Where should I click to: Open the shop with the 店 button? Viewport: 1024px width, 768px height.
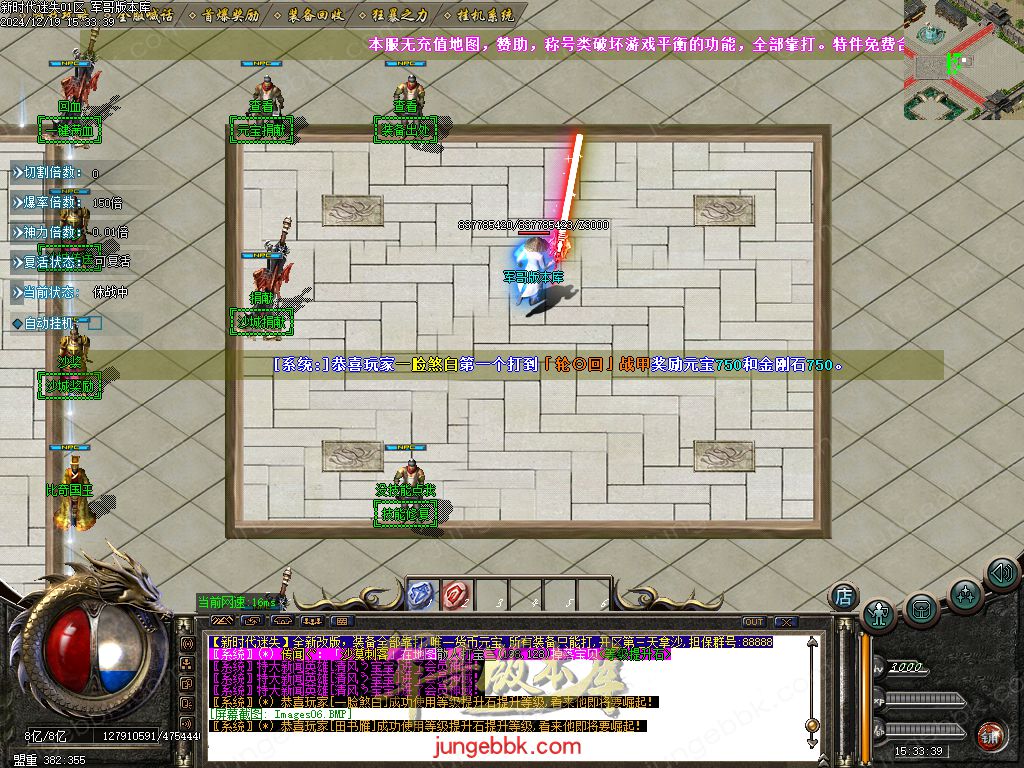(844, 596)
